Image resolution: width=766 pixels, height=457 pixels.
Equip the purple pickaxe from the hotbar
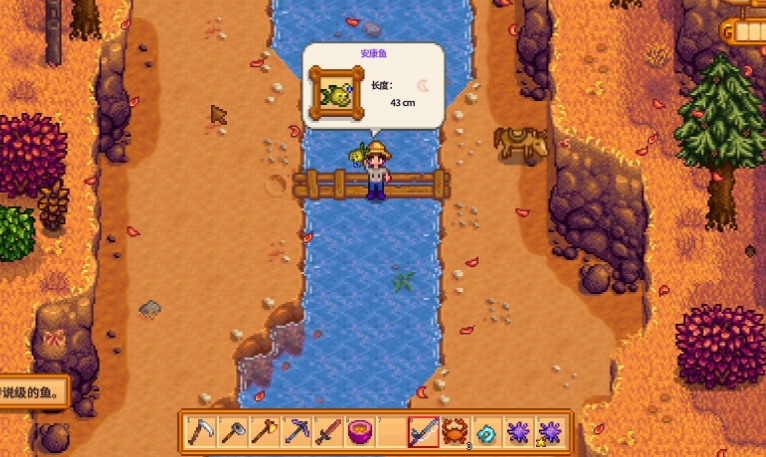pyautogui.click(x=297, y=432)
